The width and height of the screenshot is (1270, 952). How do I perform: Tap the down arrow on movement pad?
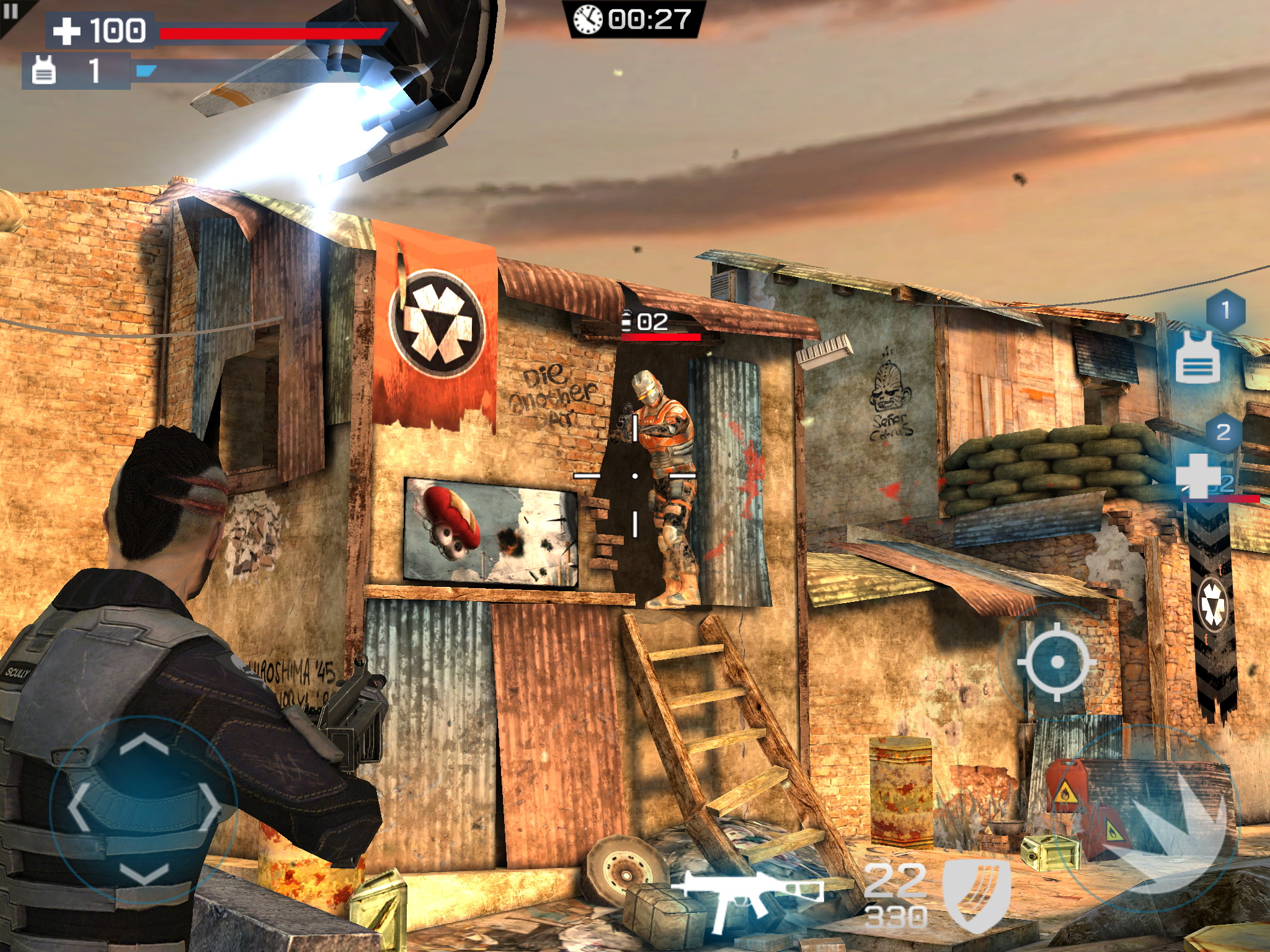144,874
